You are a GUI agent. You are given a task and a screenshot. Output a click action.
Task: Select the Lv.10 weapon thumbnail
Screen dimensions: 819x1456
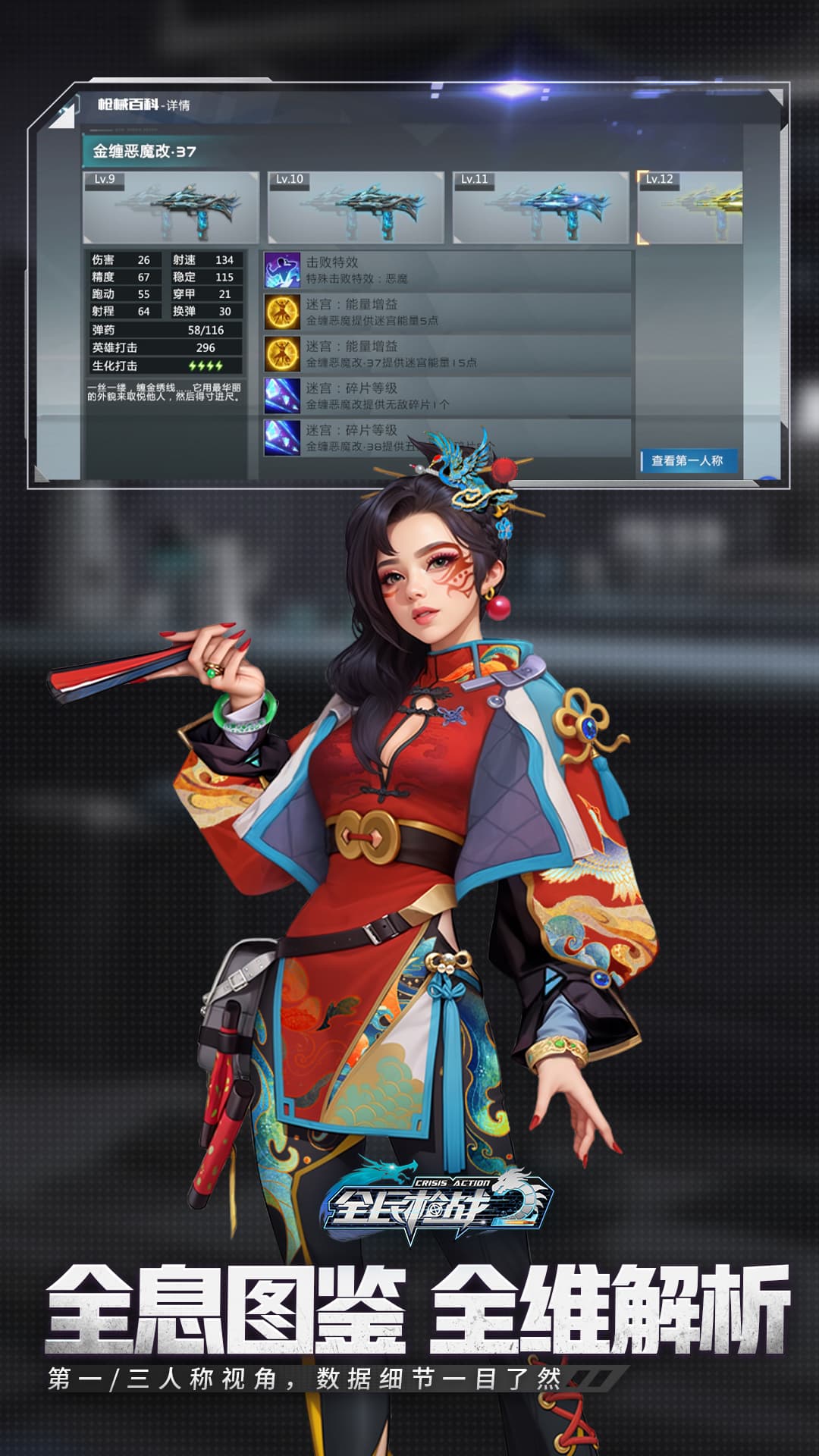pos(355,208)
